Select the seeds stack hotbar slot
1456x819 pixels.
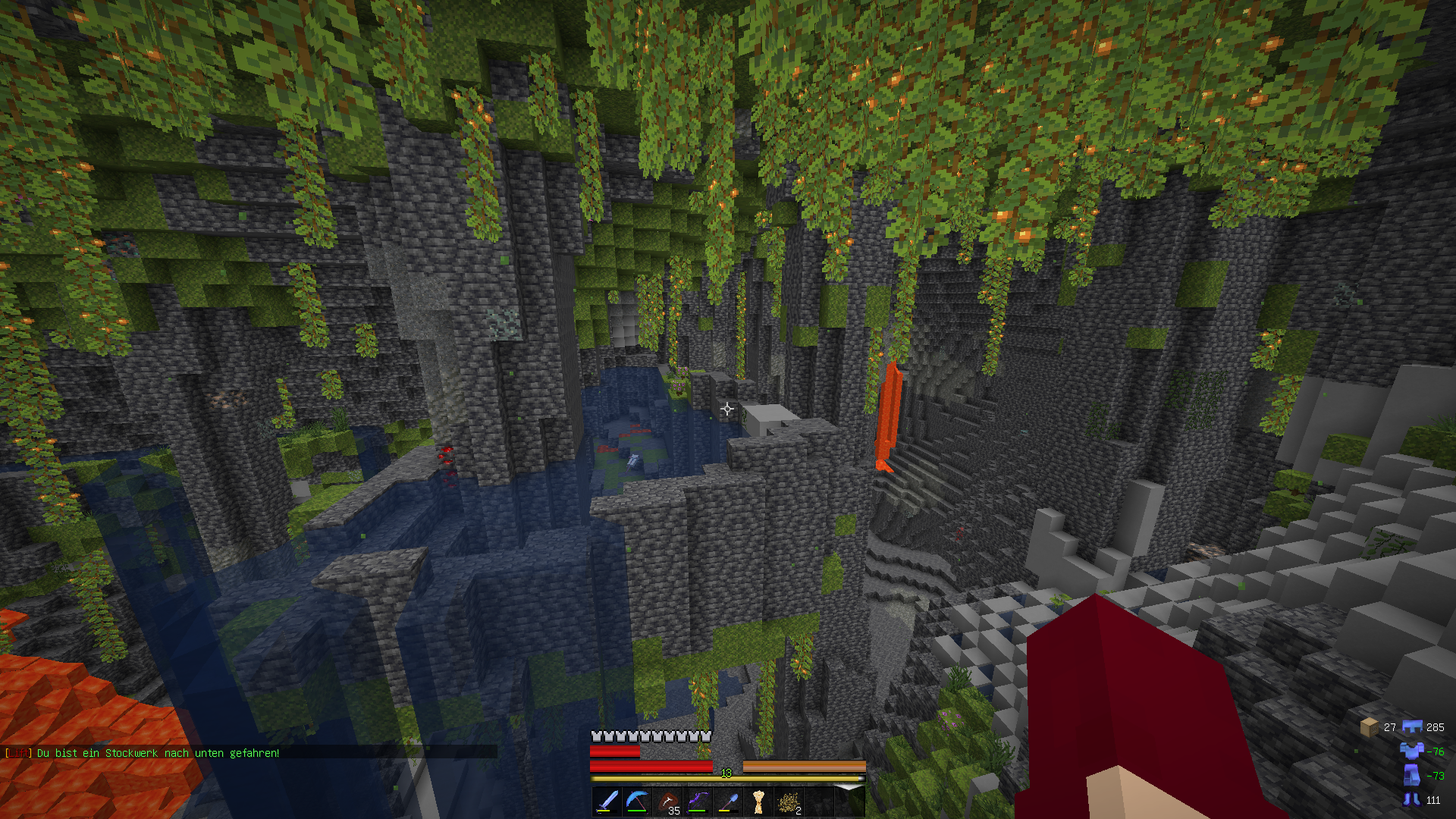coord(789,802)
